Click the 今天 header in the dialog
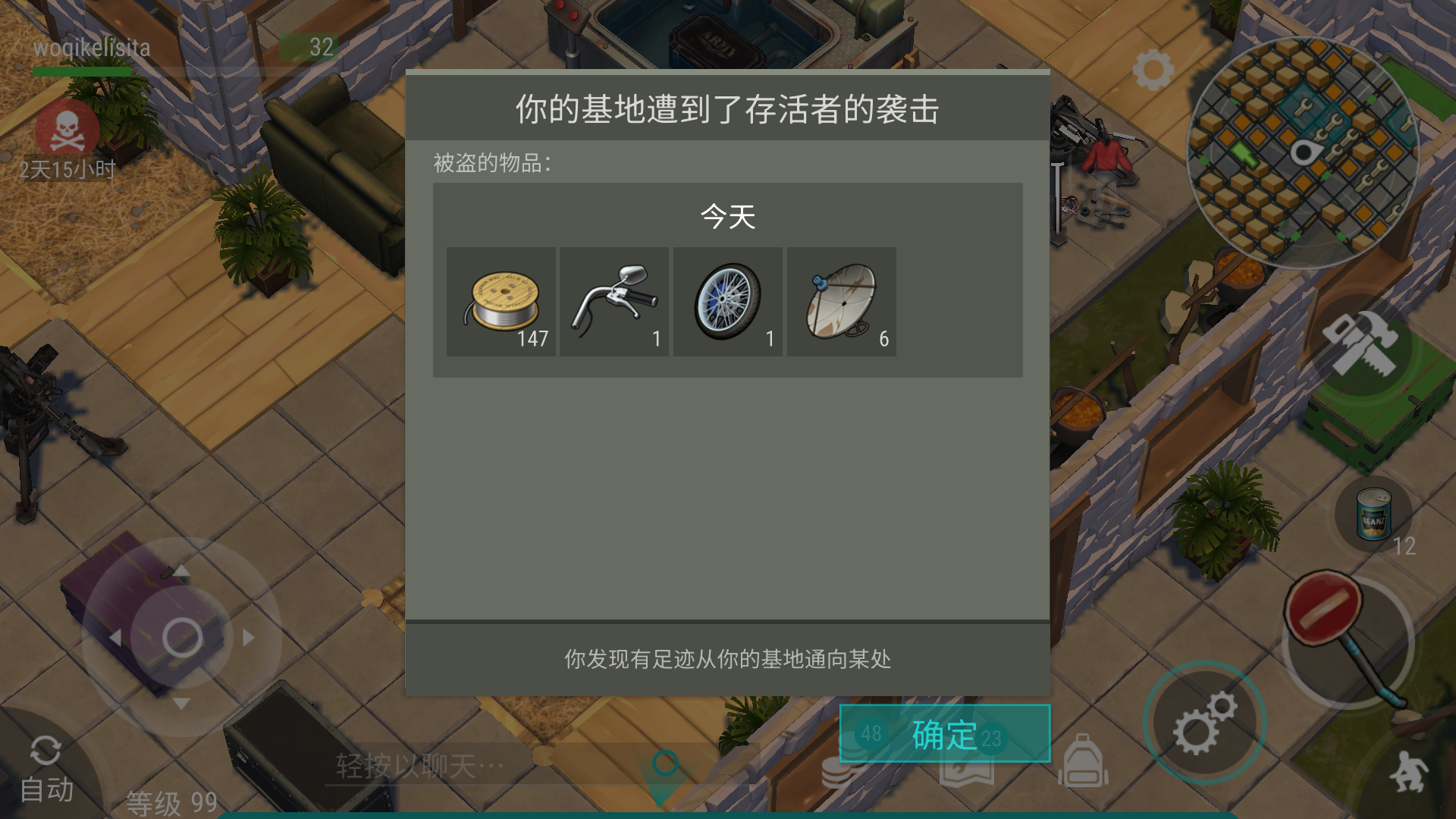This screenshot has width=1456, height=819. [x=726, y=218]
